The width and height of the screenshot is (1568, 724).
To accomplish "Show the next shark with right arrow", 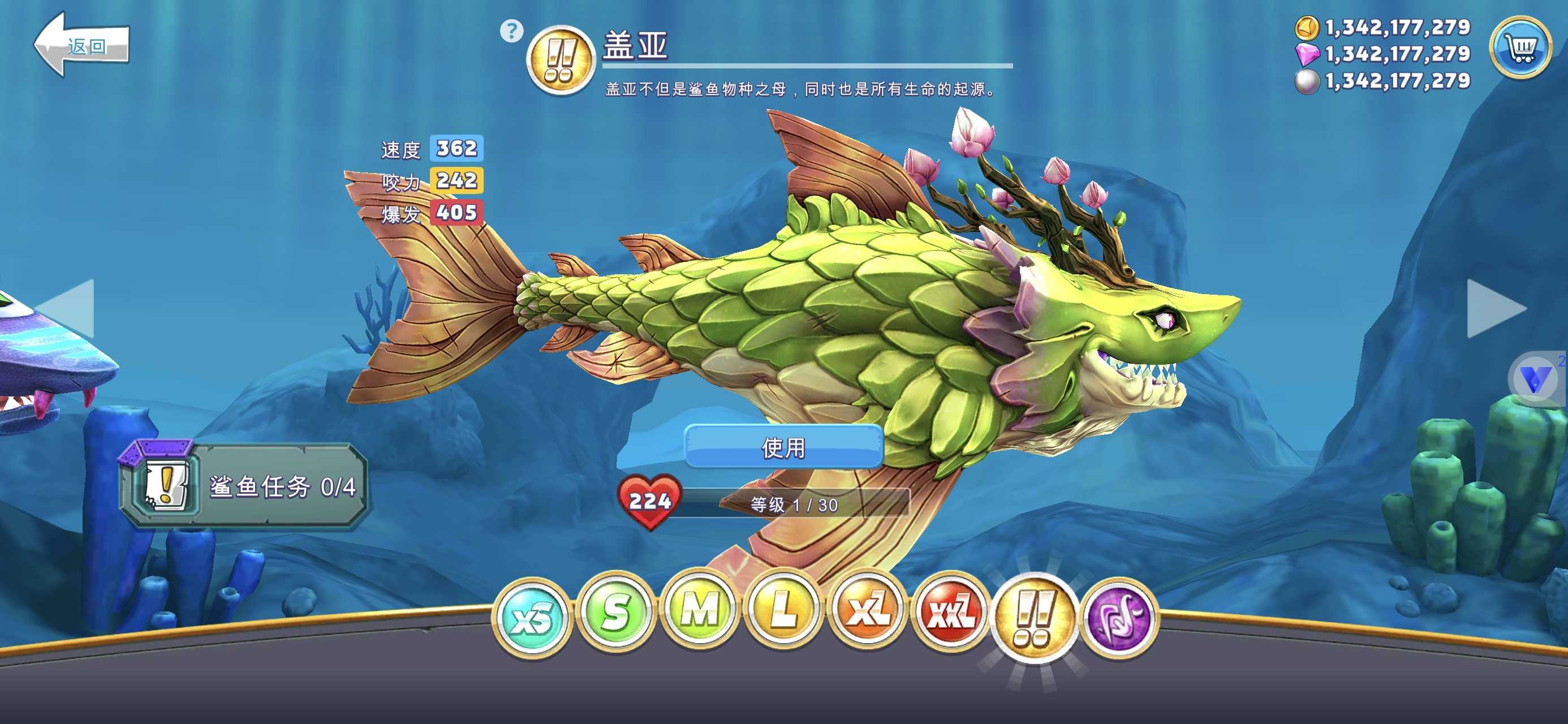I will (1495, 309).
